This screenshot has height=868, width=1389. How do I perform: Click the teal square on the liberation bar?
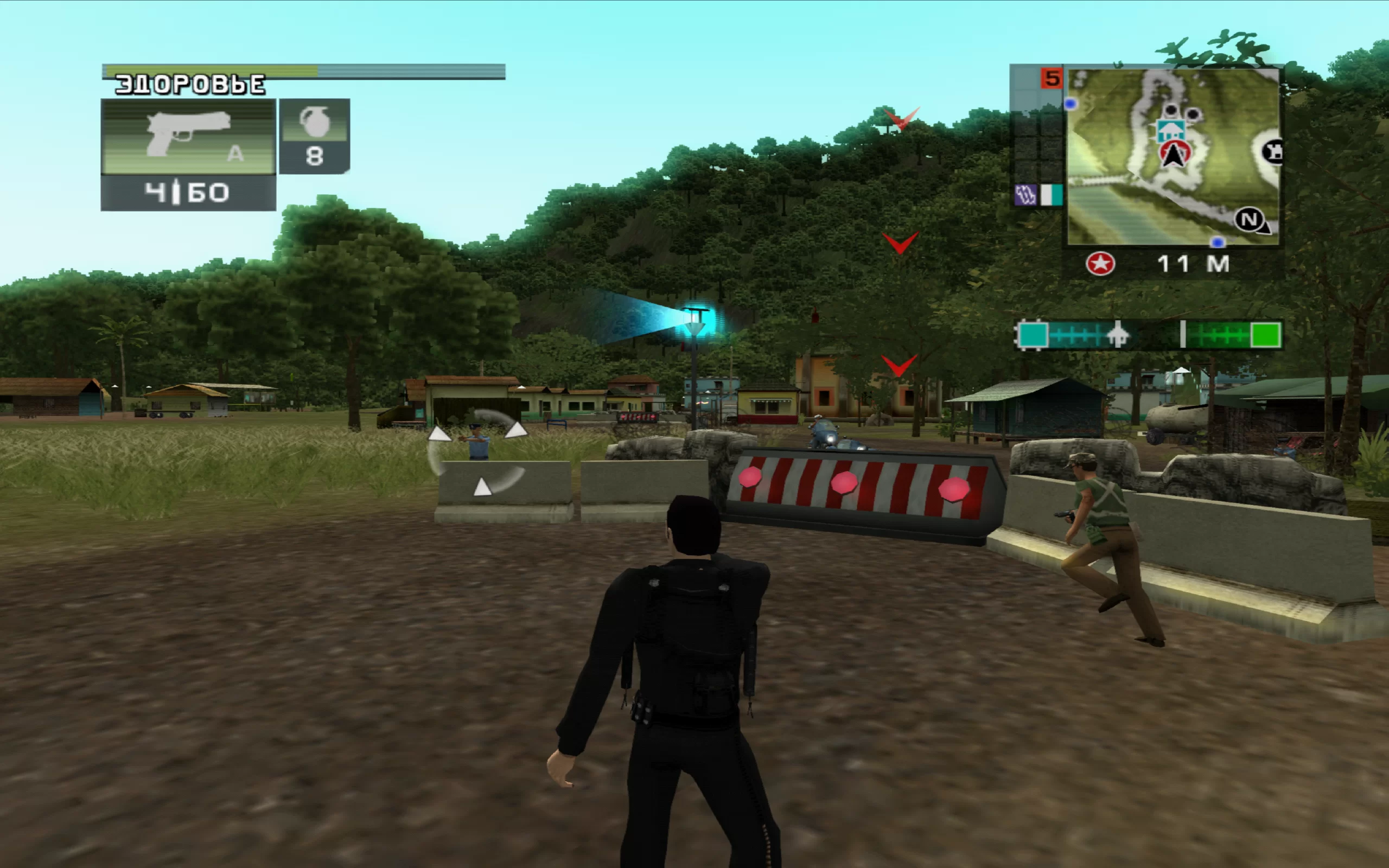point(1033,335)
